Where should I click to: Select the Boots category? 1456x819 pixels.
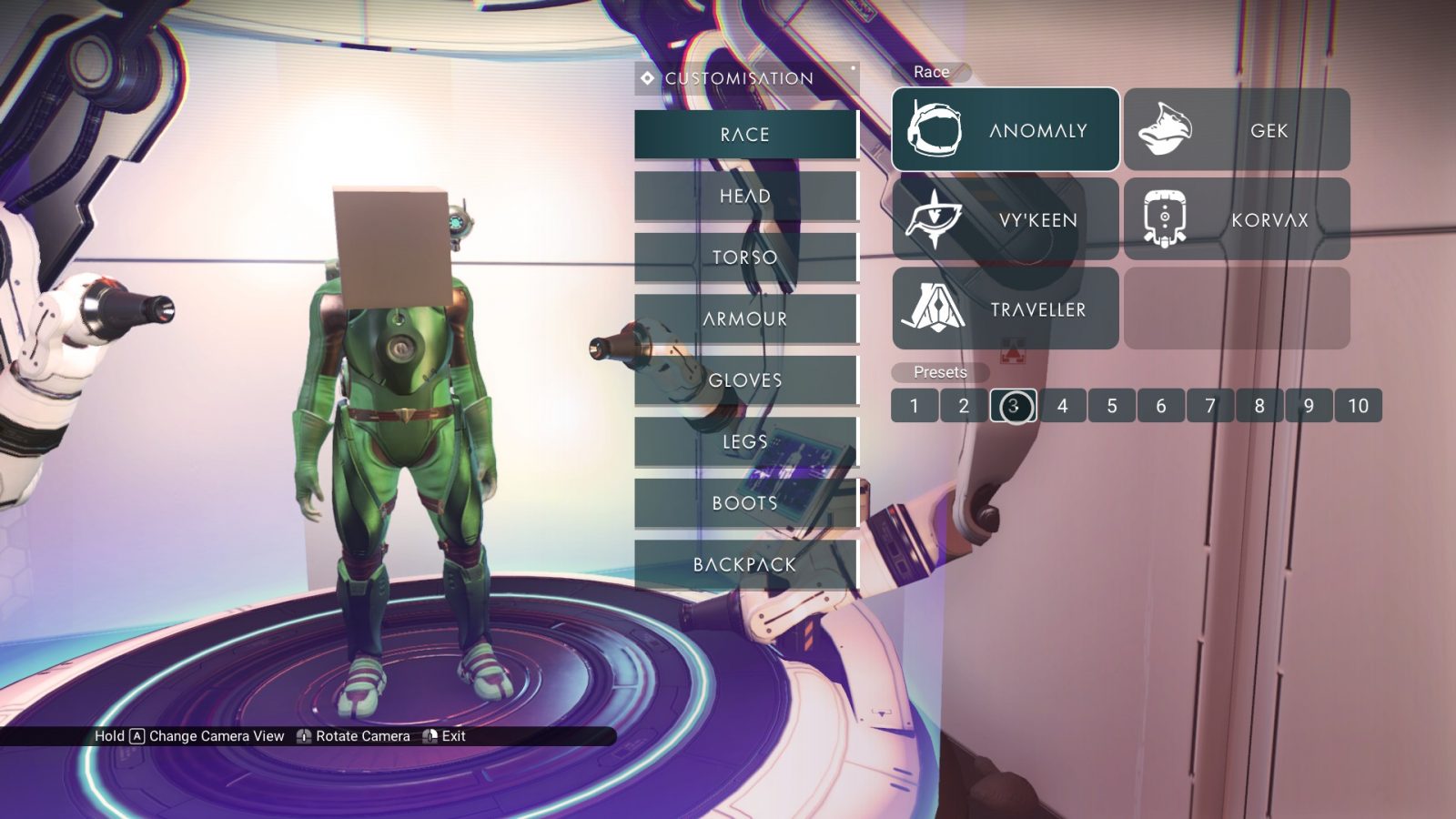(745, 503)
